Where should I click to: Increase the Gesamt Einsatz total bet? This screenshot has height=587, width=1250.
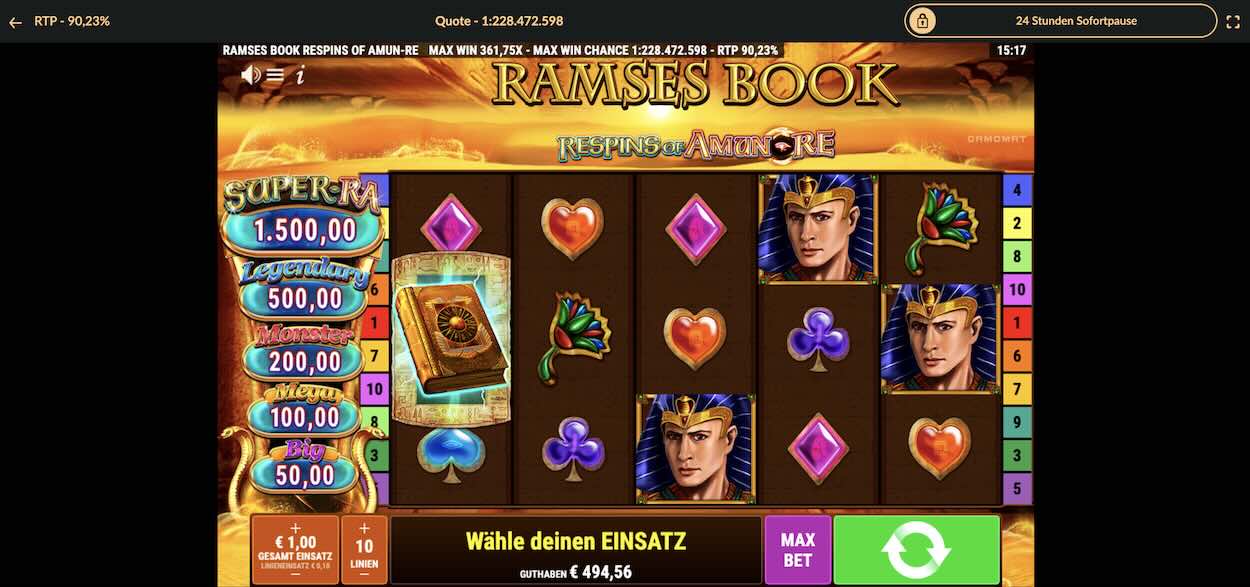click(295, 527)
